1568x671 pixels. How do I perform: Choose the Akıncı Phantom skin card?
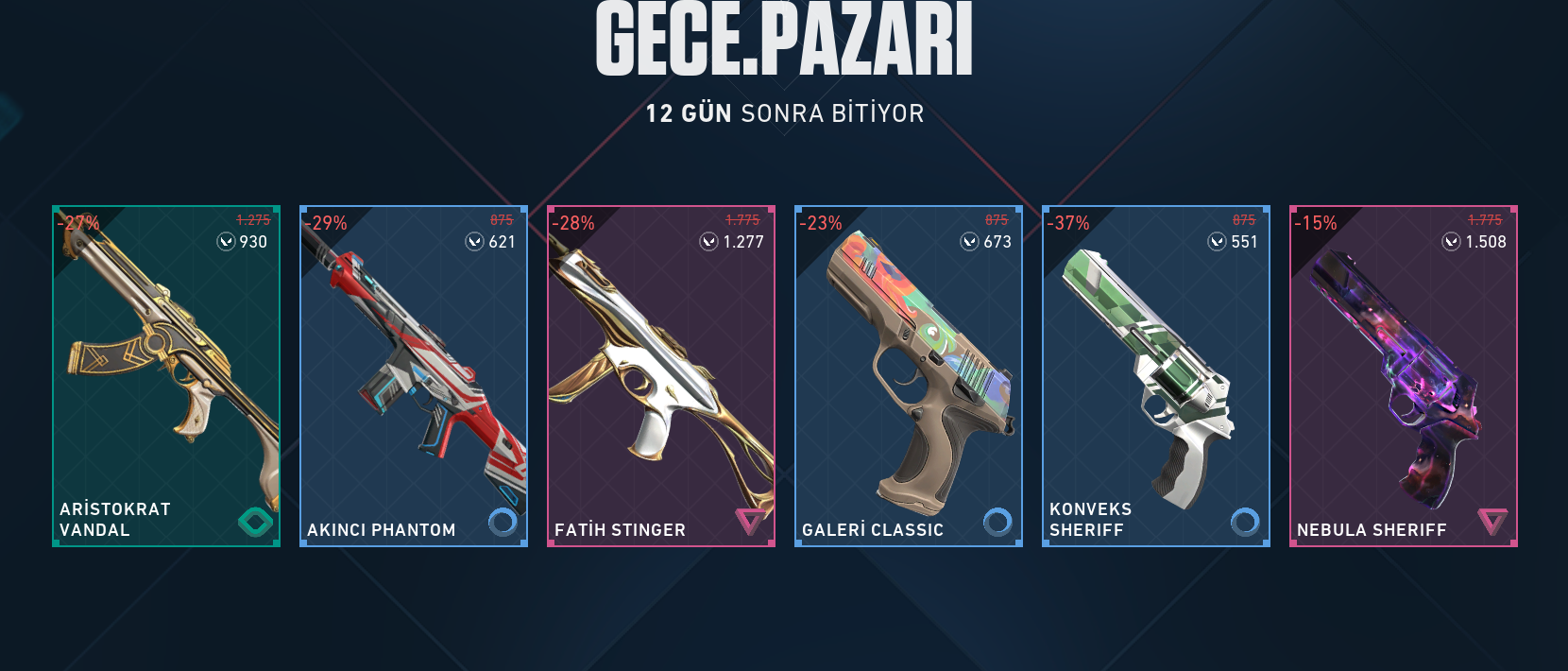(414, 376)
